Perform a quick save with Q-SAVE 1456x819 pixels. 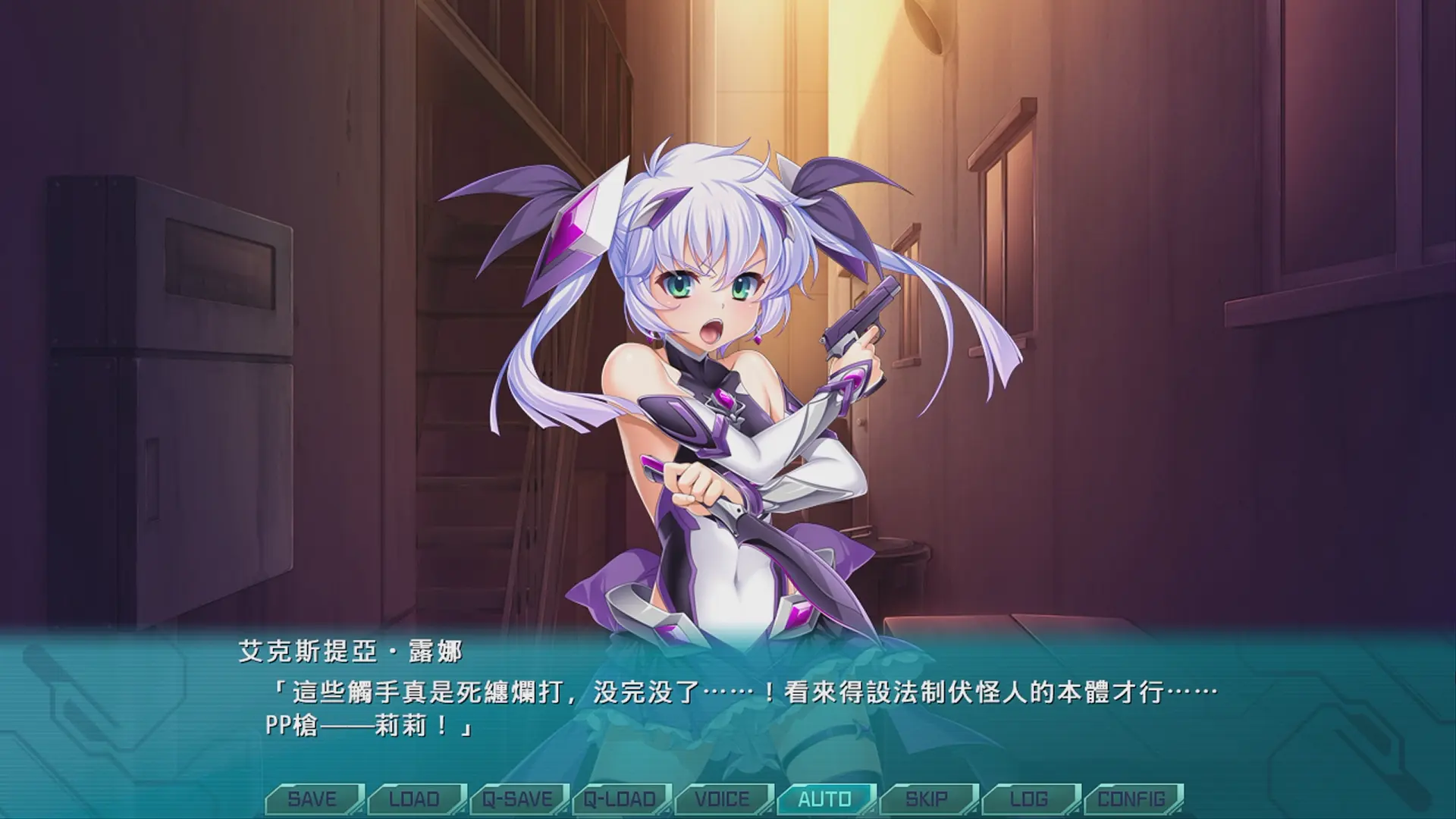point(518,799)
